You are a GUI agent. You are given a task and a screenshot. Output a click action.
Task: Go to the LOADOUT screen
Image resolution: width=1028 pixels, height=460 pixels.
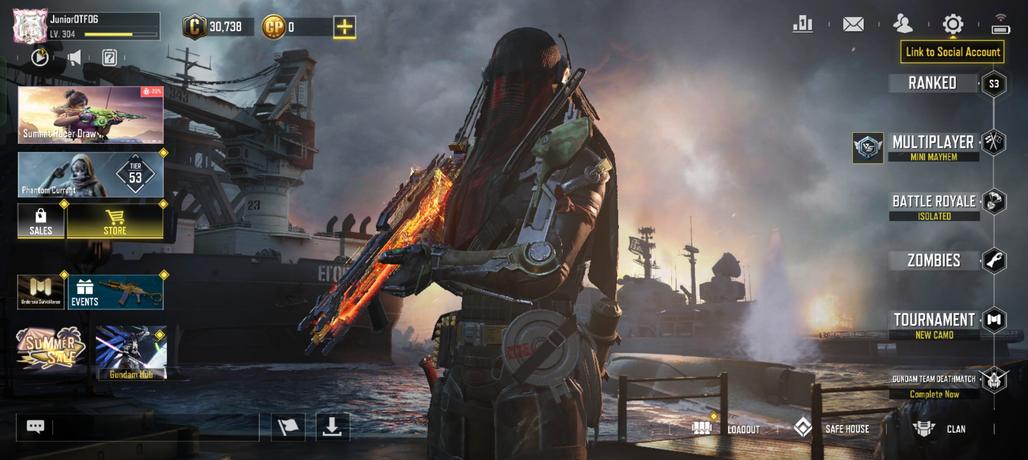click(x=727, y=428)
